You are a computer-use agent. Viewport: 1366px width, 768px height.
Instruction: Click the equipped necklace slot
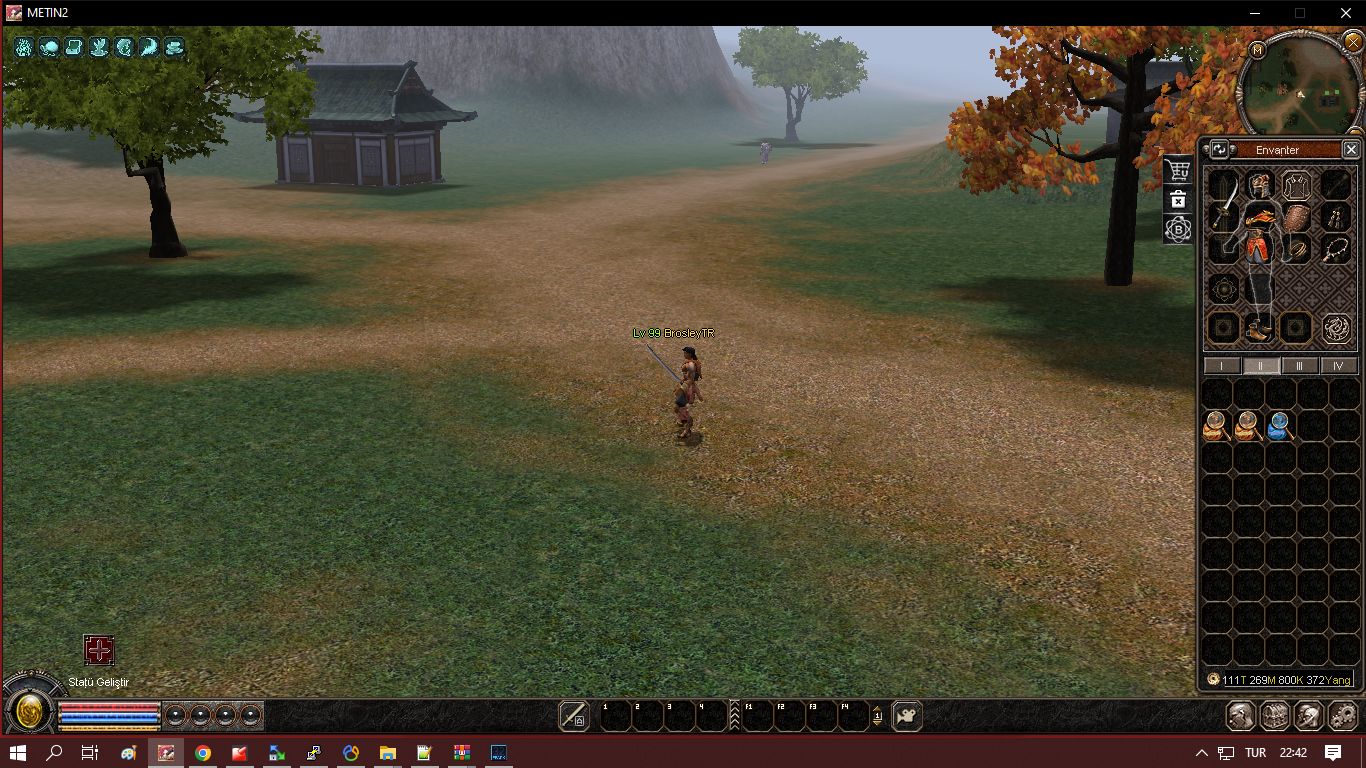(1334, 248)
